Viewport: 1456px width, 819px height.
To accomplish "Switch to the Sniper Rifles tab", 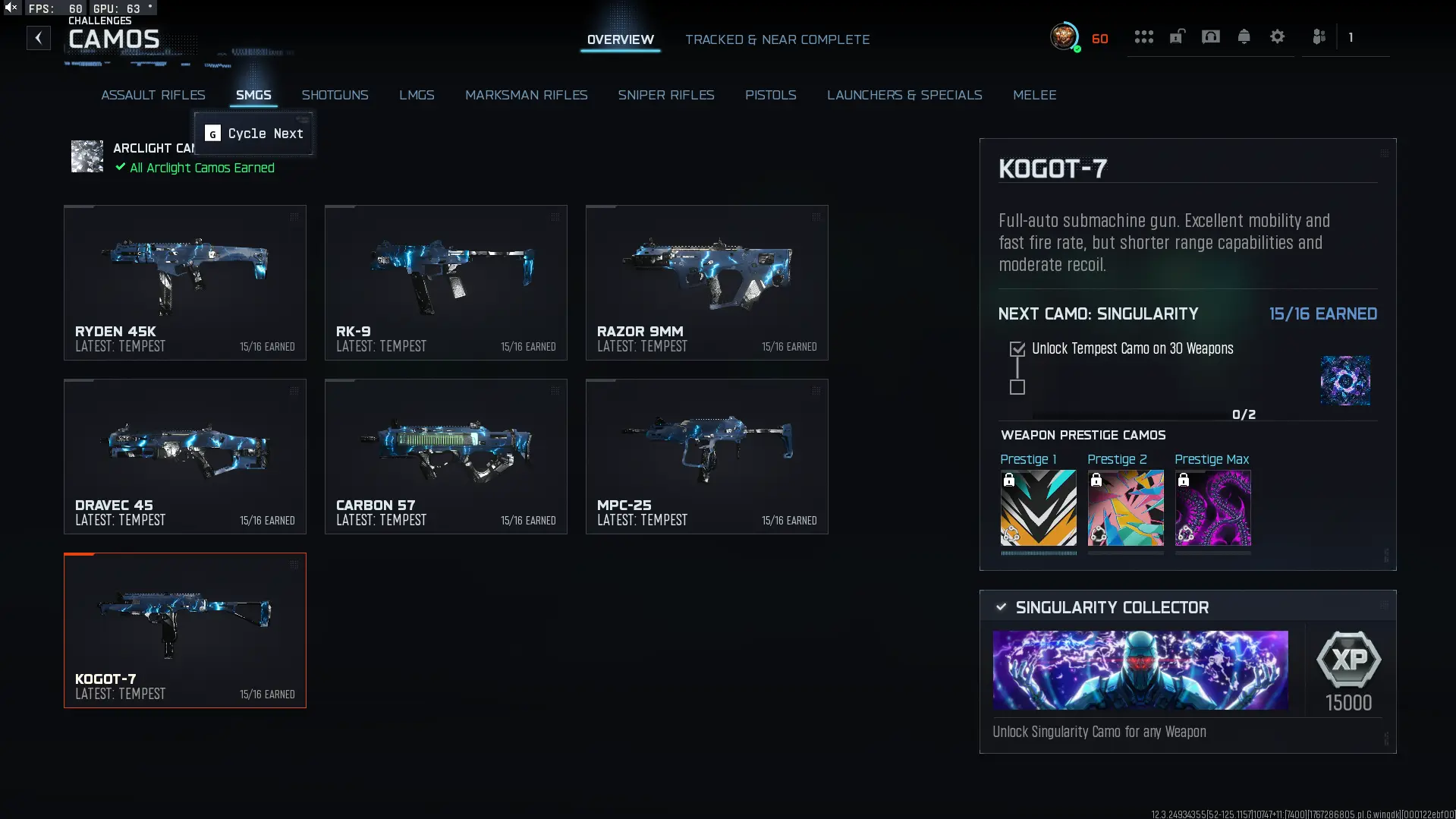I will (x=666, y=95).
